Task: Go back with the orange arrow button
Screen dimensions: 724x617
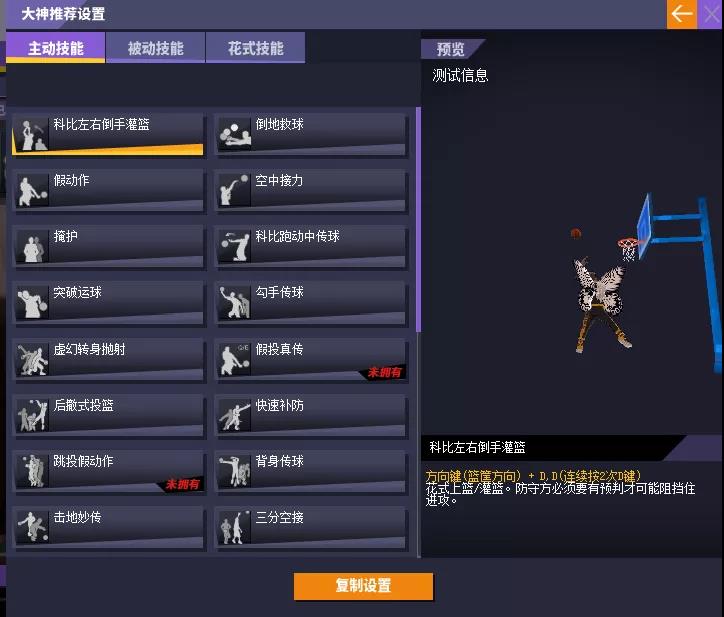Action: pyautogui.click(x=682, y=14)
